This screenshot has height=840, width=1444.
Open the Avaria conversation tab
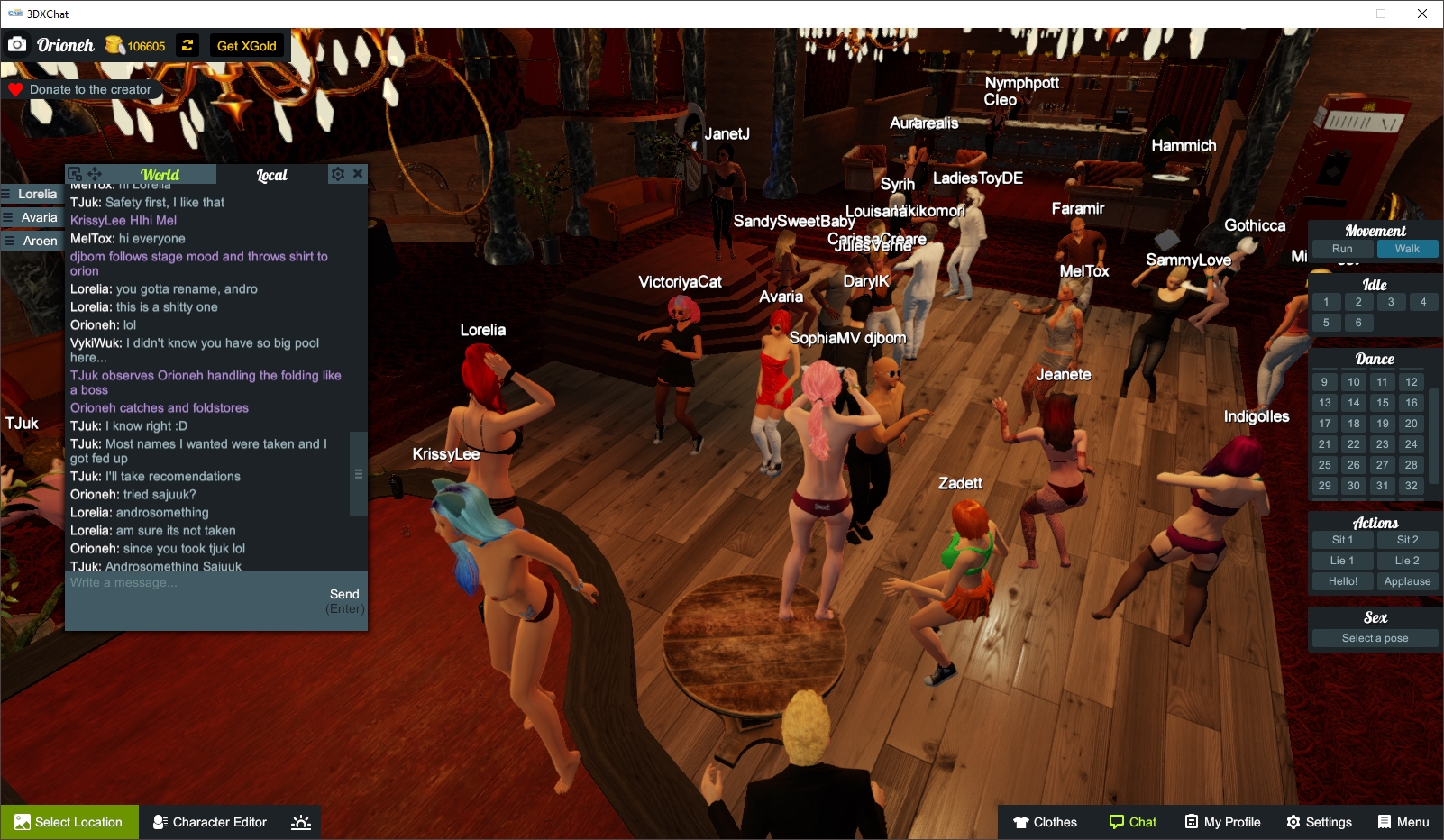[33, 217]
